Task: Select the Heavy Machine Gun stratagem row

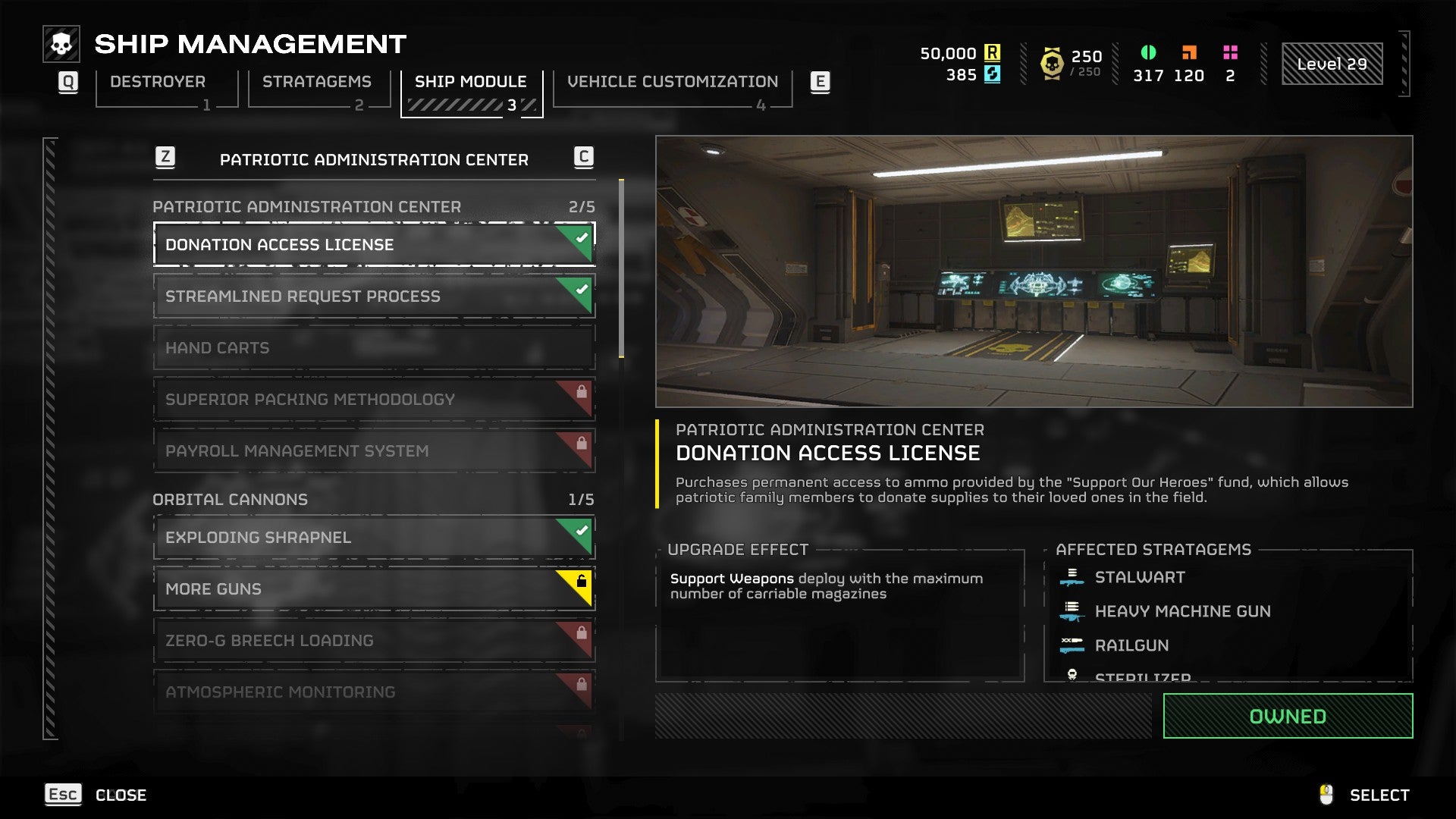Action: 1181,611
